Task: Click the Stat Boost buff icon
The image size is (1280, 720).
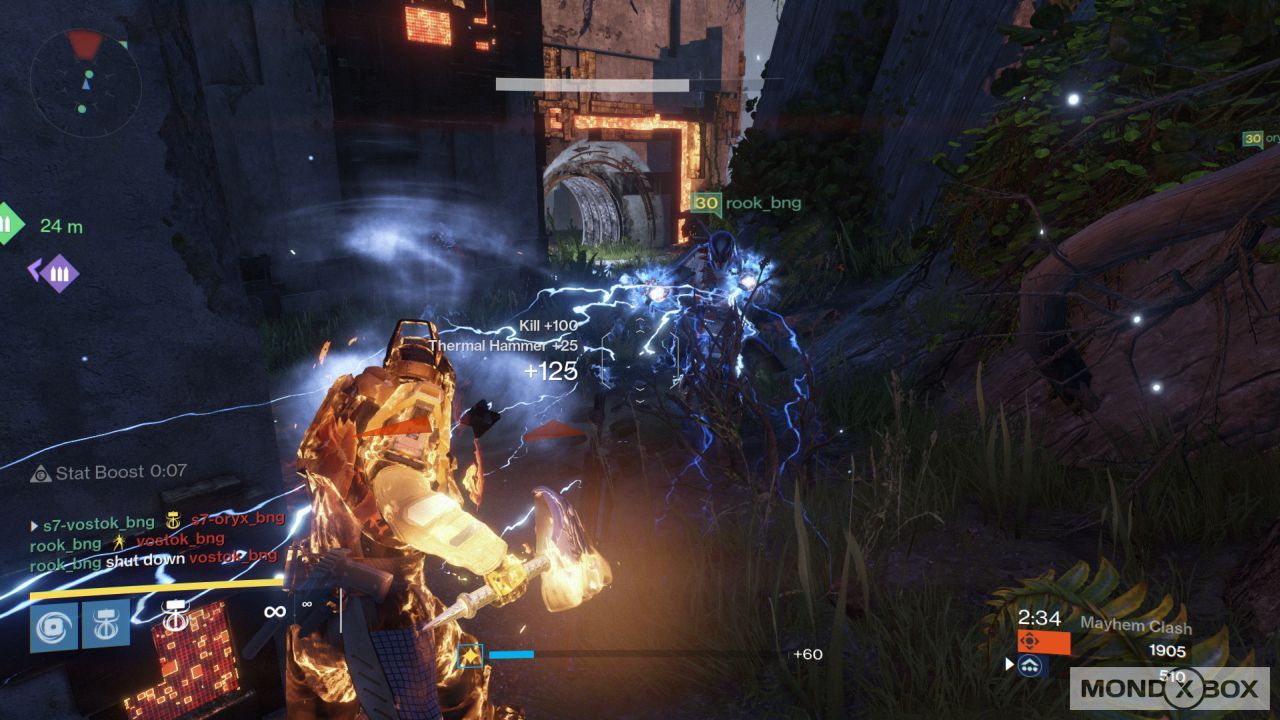Action: click(40, 473)
